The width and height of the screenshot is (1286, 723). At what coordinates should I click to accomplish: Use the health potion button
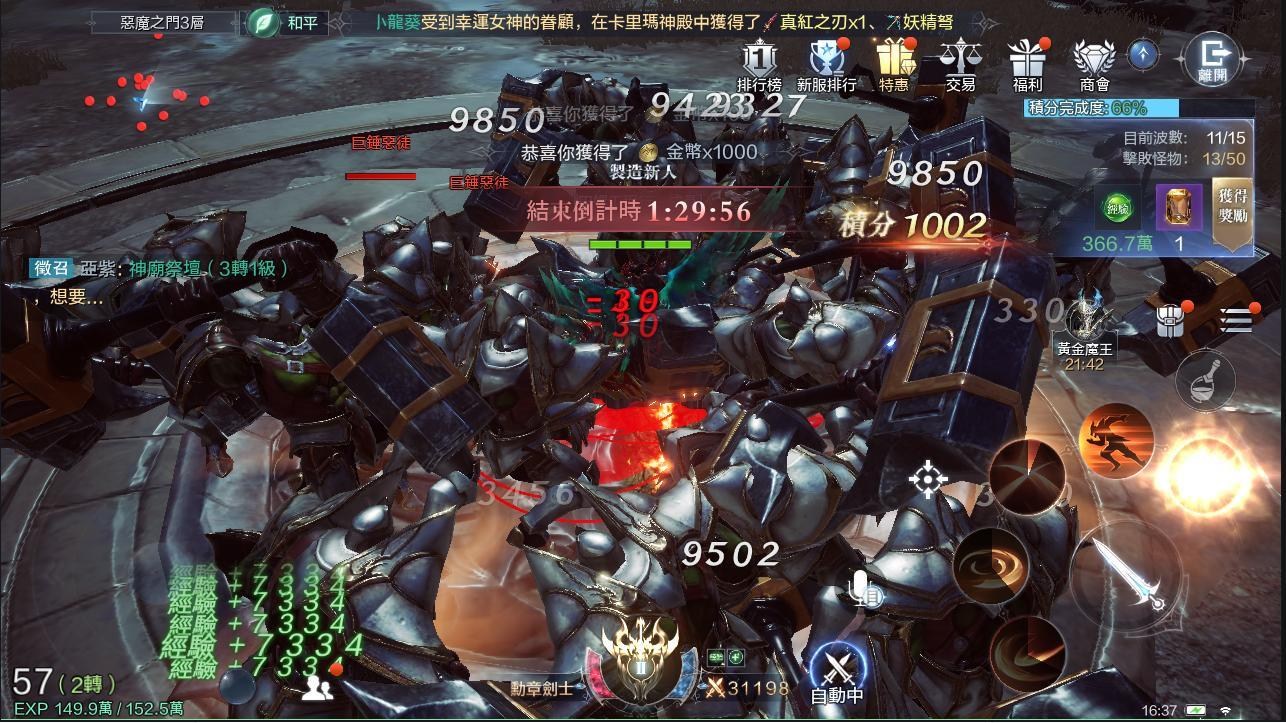[x=1204, y=381]
